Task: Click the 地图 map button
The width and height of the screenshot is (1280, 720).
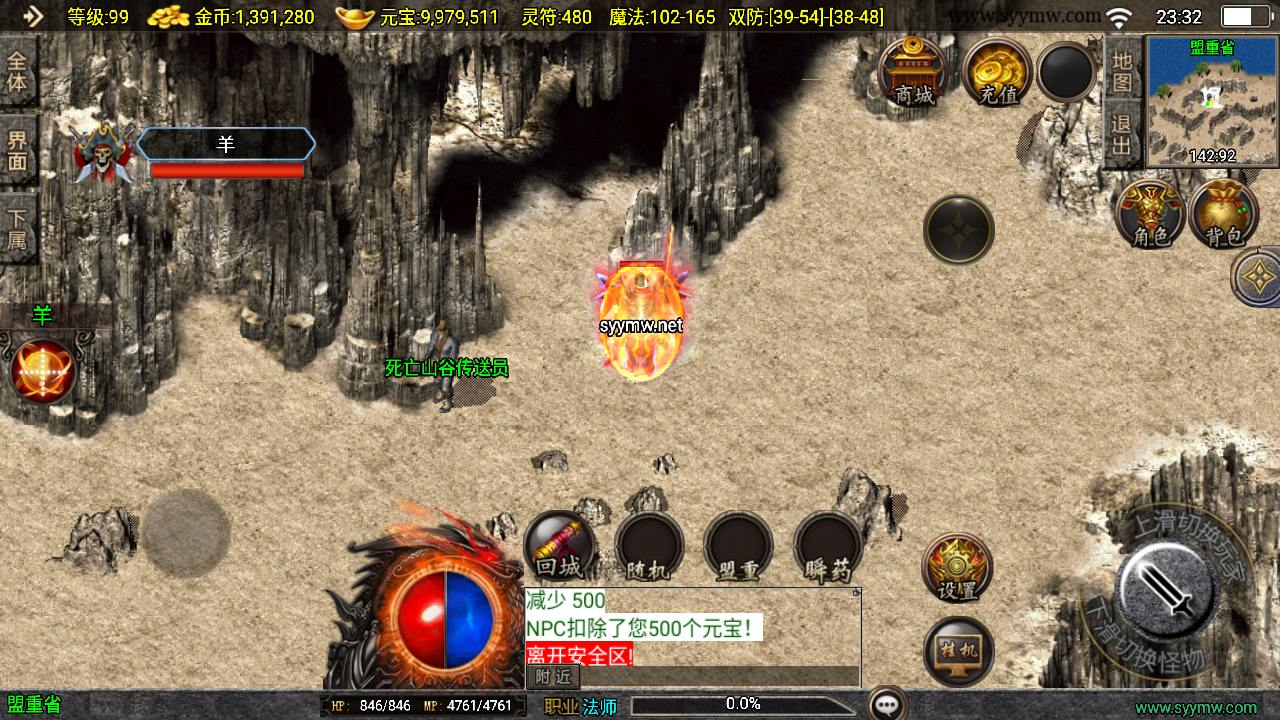Action: point(1122,71)
